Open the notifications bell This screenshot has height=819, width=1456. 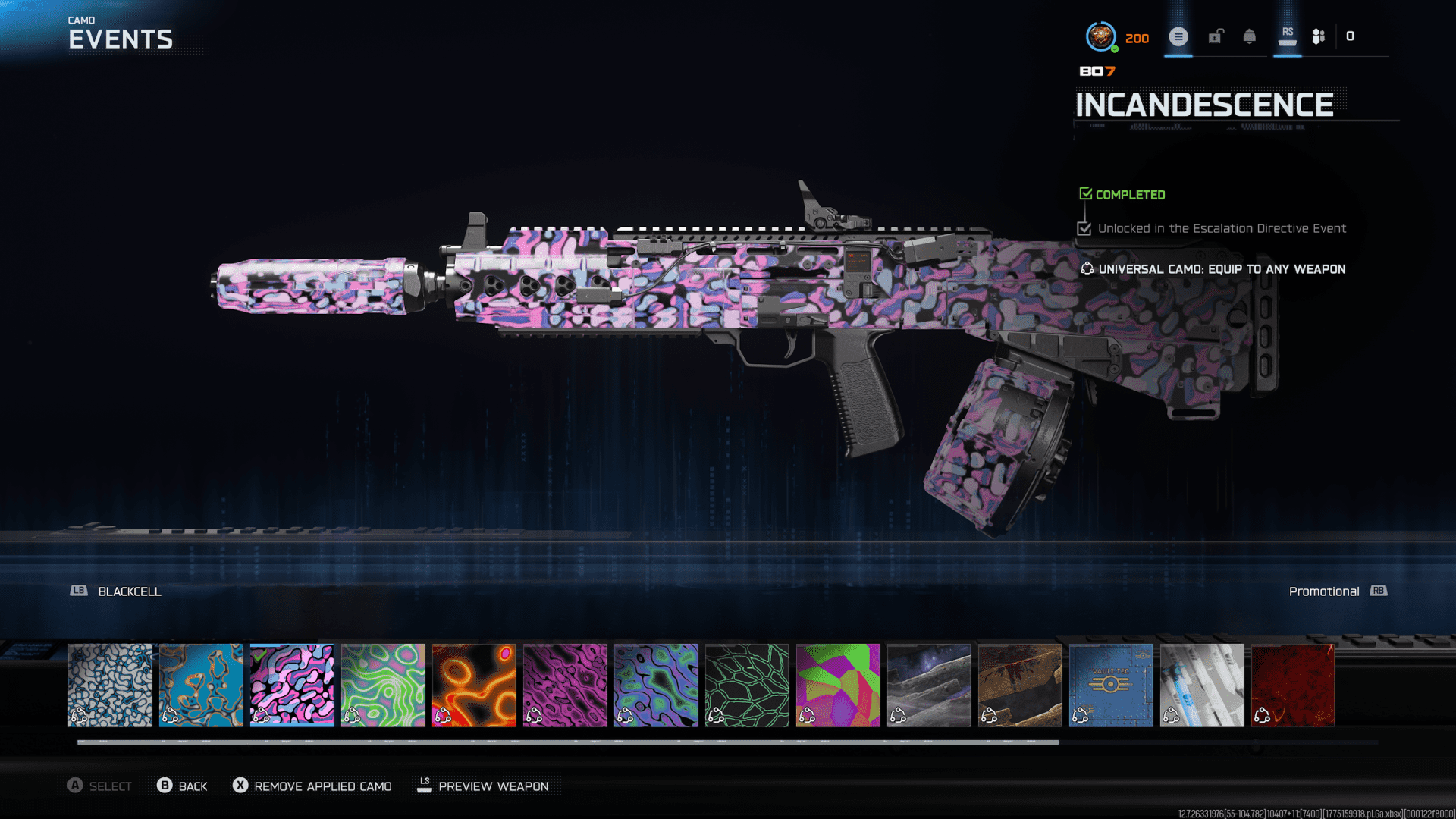[1250, 36]
